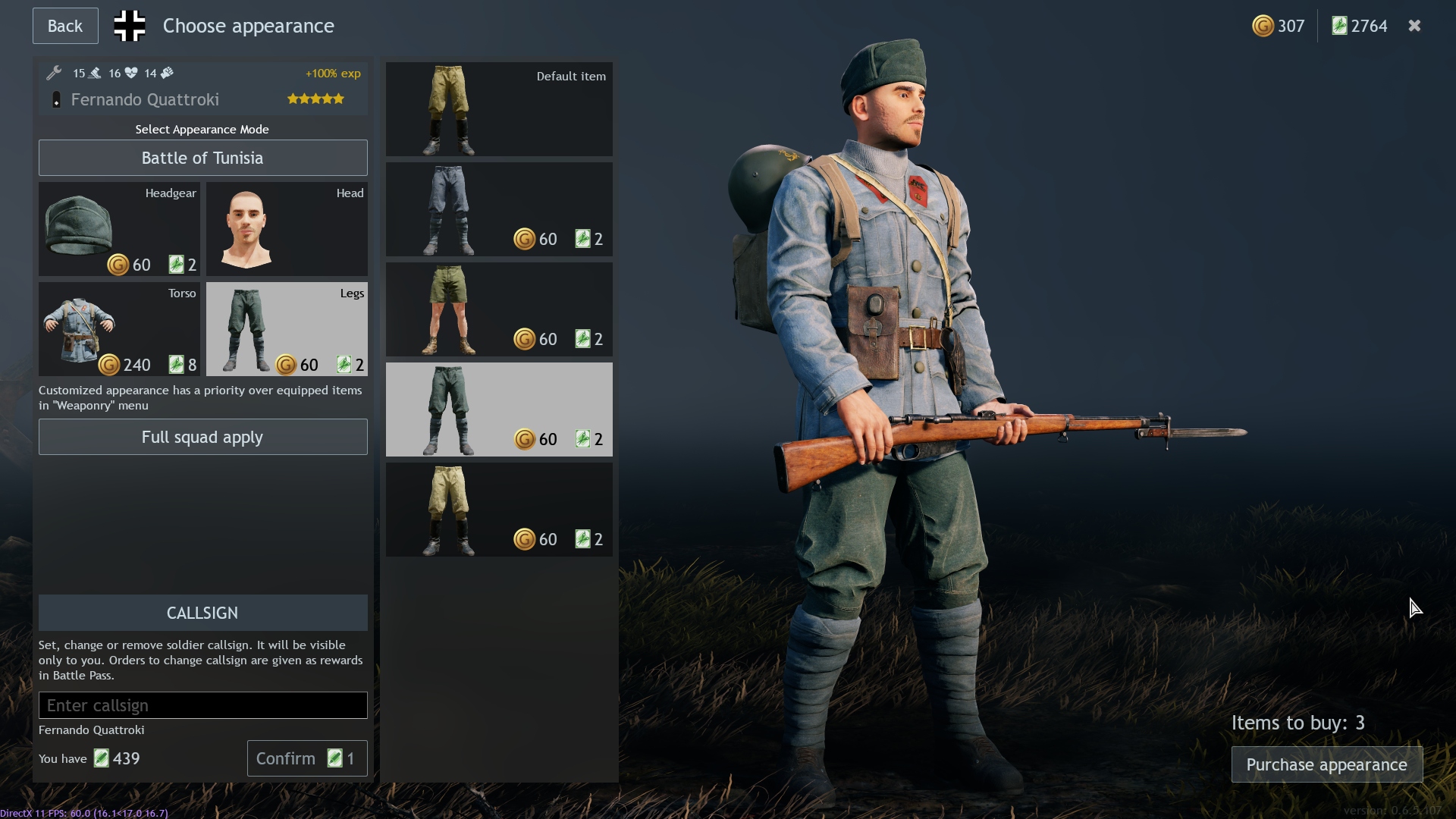This screenshot has width=1456, height=819.
Task: Select the Default item trousers
Action: [498, 109]
